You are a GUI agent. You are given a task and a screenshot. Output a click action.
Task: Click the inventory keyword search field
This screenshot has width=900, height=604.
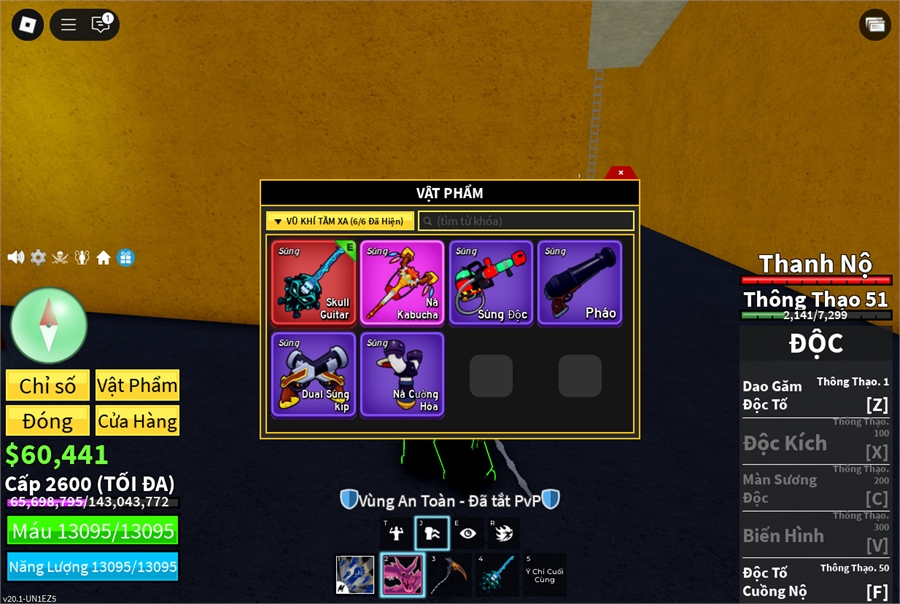coord(526,221)
